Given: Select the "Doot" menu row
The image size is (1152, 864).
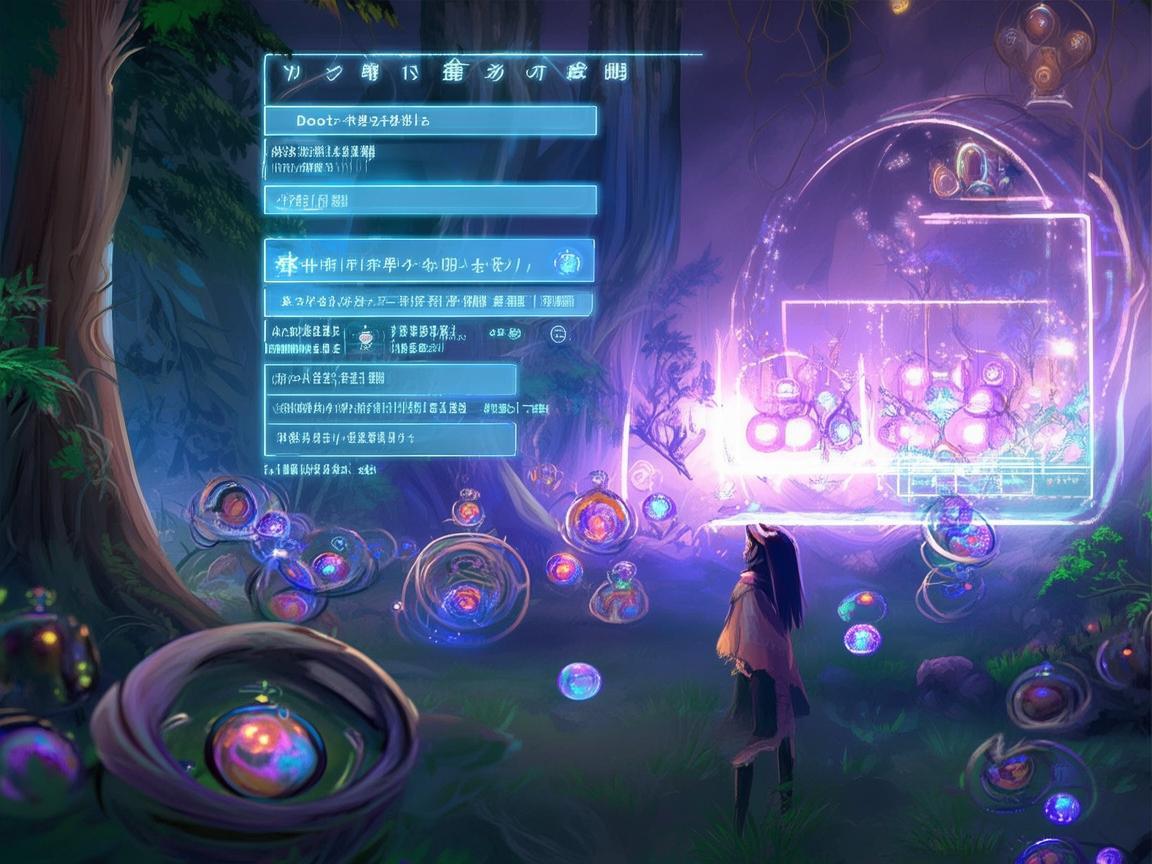Looking at the screenshot, I should click(x=430, y=121).
